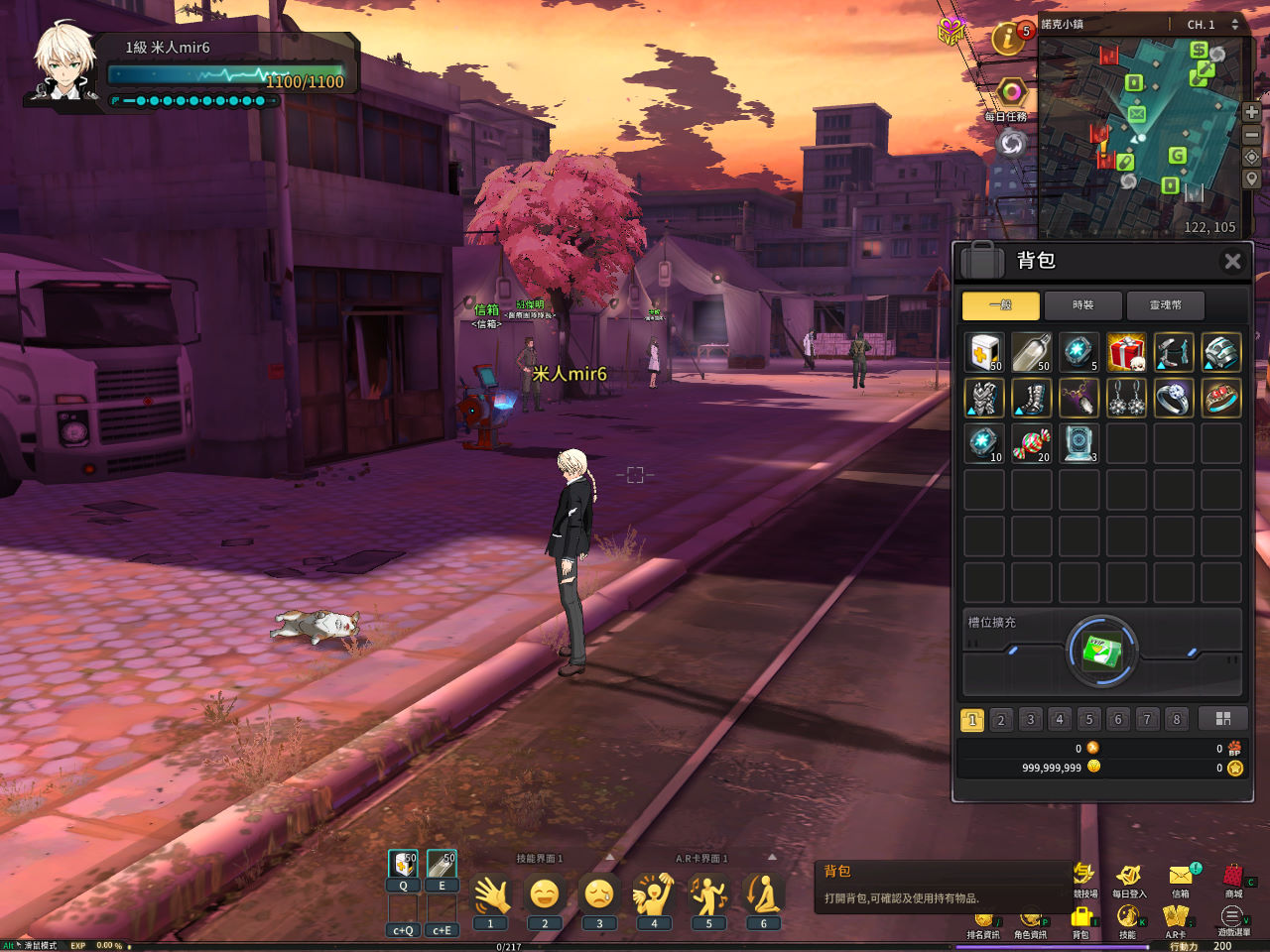Switch to bag page 2
The image size is (1270, 952).
click(x=1001, y=720)
